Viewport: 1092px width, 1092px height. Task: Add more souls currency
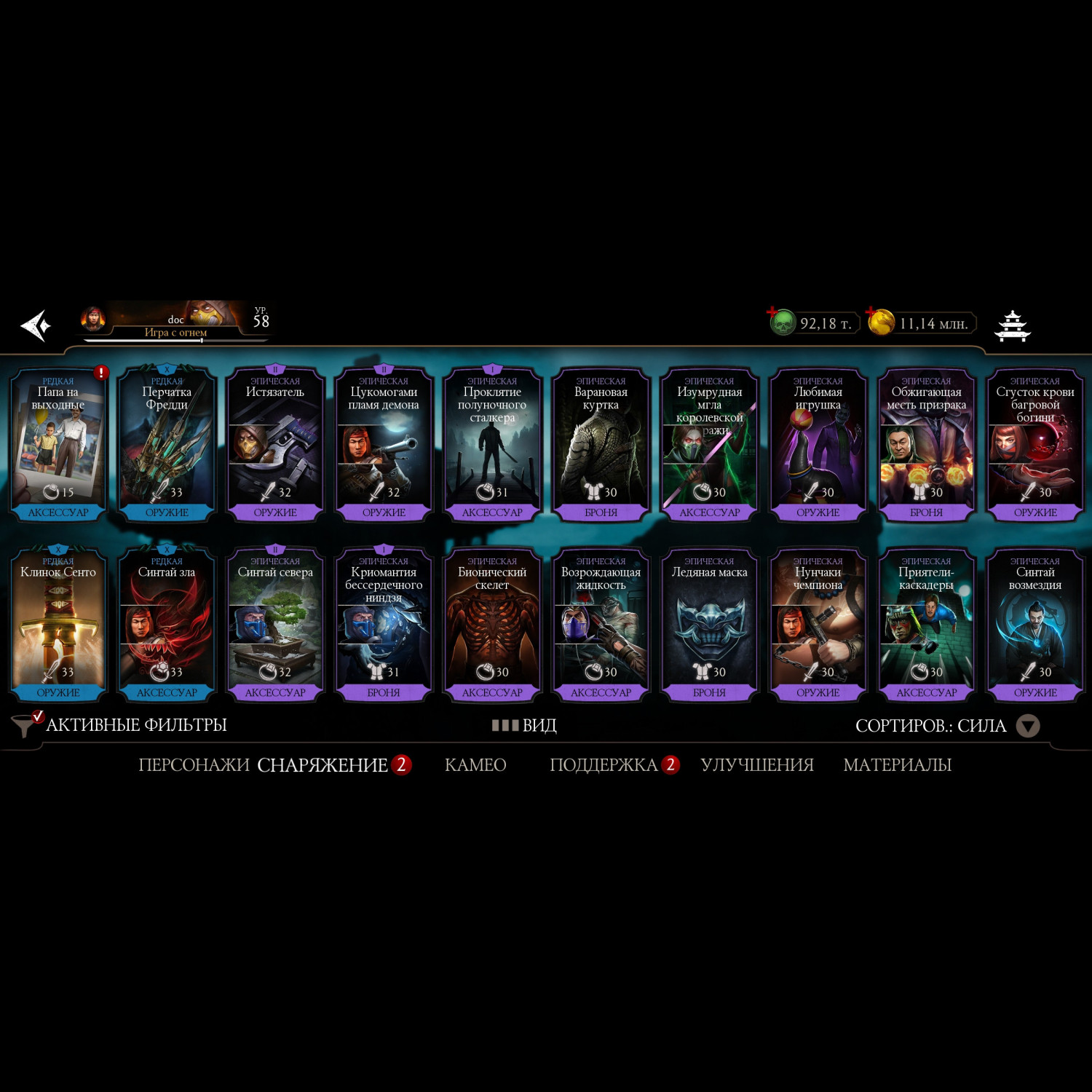tap(772, 313)
